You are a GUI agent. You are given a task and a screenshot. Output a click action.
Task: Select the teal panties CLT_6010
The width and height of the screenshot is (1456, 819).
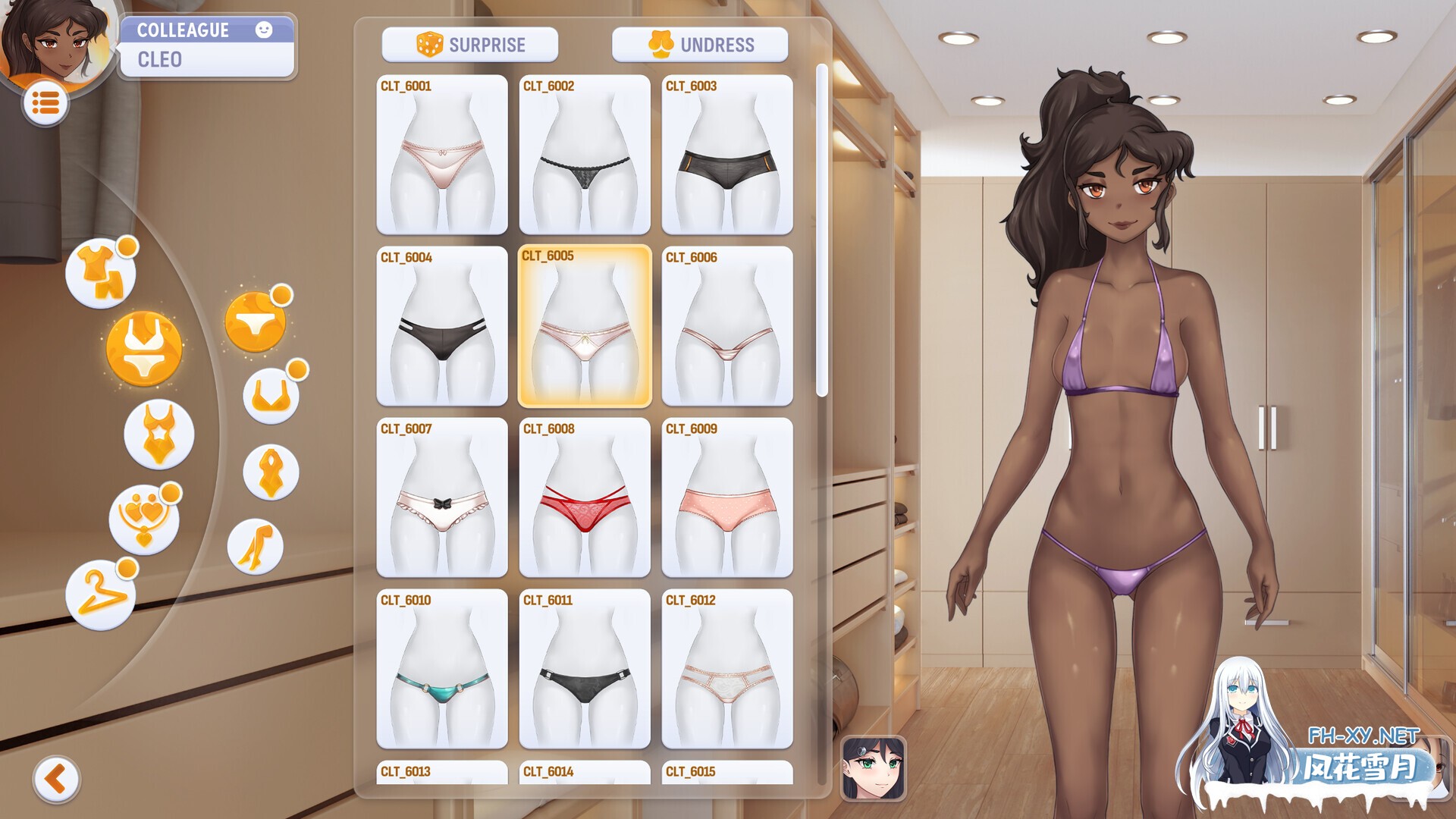coord(442,670)
